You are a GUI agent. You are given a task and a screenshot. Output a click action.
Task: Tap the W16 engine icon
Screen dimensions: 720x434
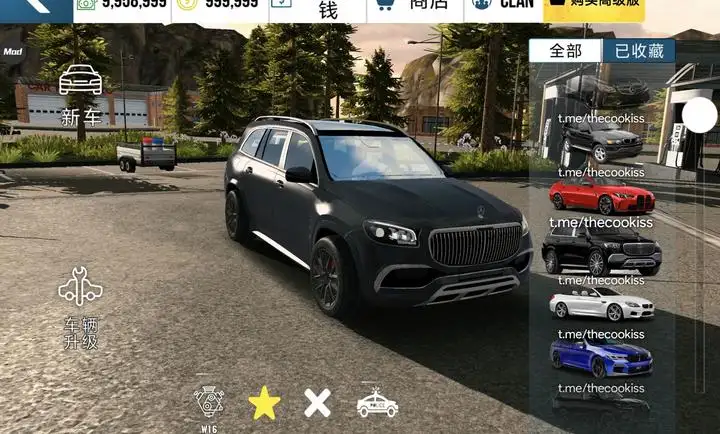click(209, 402)
